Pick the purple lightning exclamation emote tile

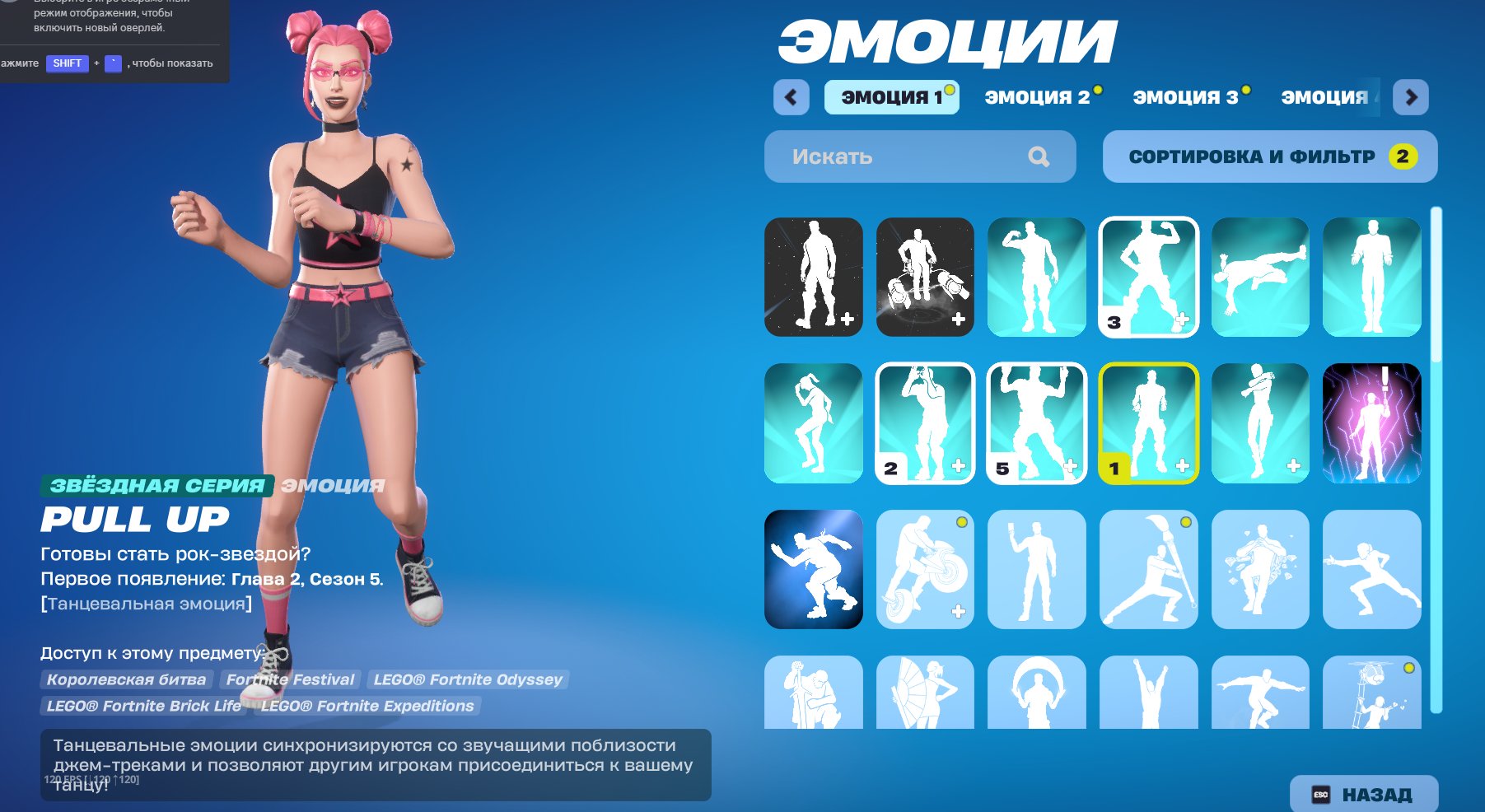tap(1371, 422)
